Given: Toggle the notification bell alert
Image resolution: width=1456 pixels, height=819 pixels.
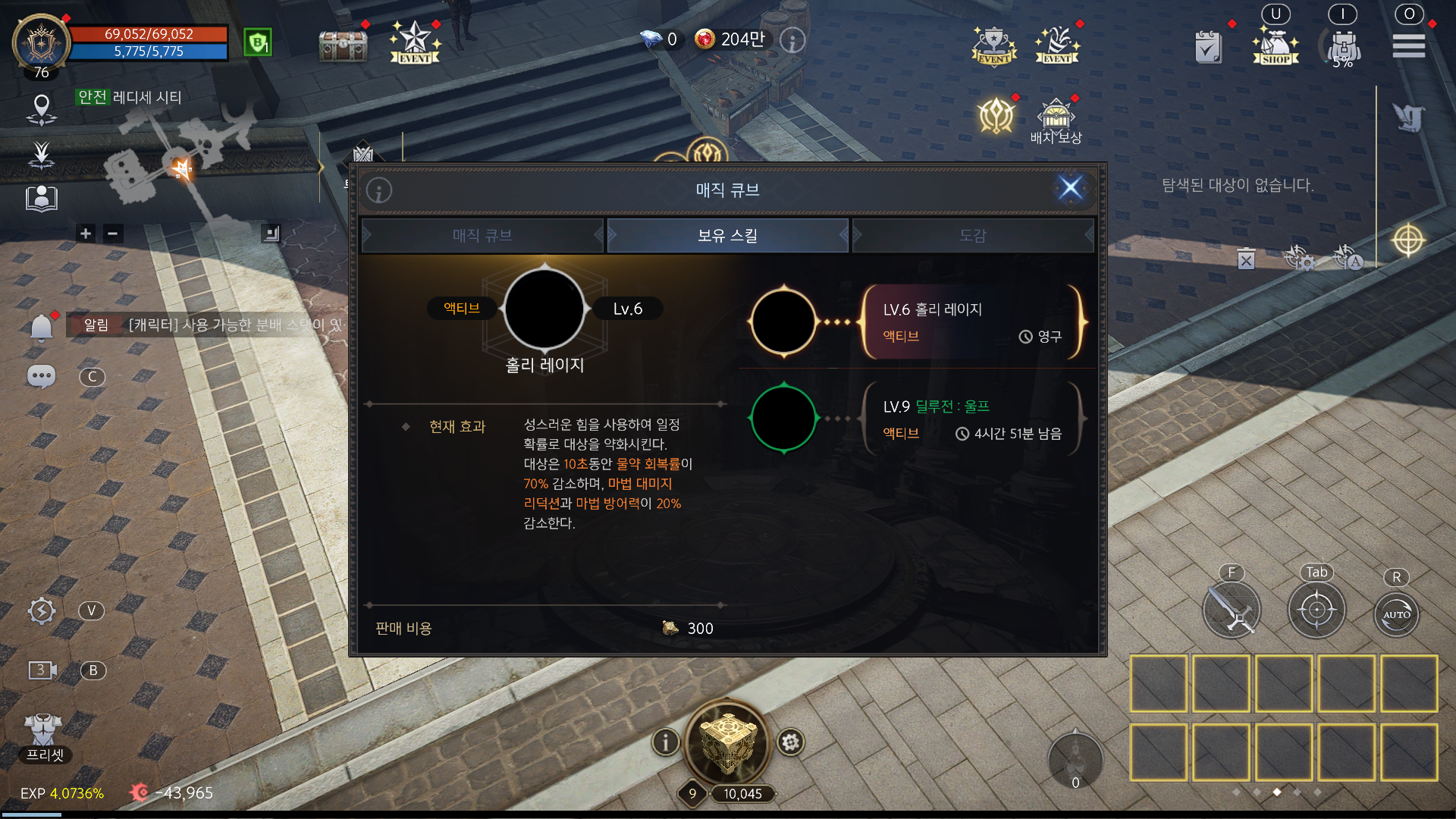Looking at the screenshot, I should [x=42, y=326].
